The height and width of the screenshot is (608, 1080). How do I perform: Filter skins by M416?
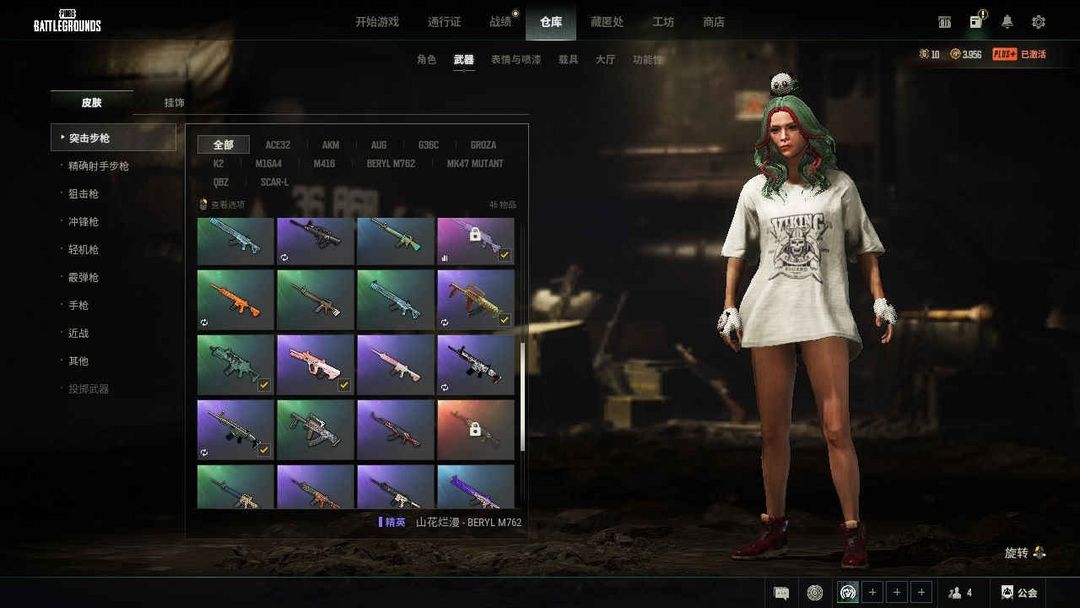coord(324,163)
